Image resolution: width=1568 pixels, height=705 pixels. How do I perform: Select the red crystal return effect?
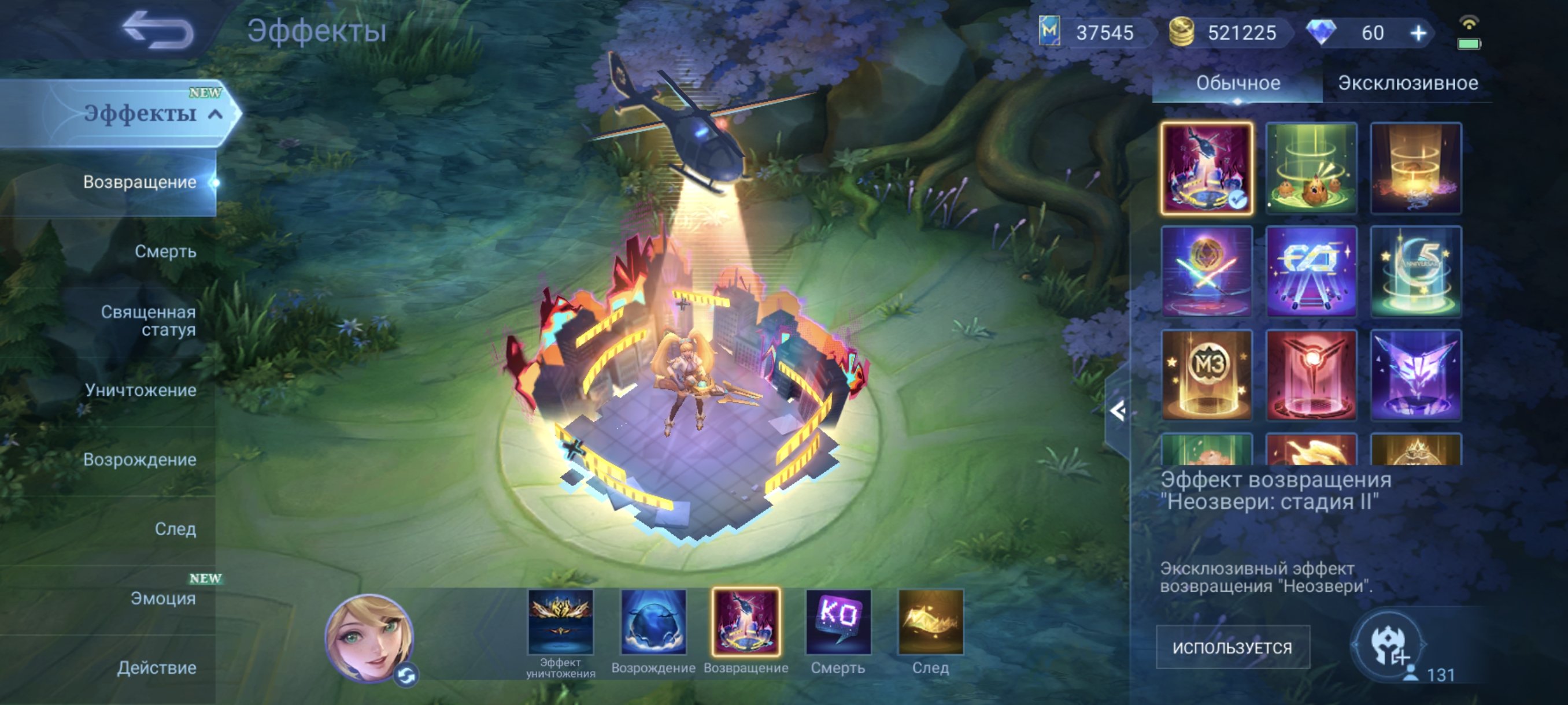[x=1313, y=375]
